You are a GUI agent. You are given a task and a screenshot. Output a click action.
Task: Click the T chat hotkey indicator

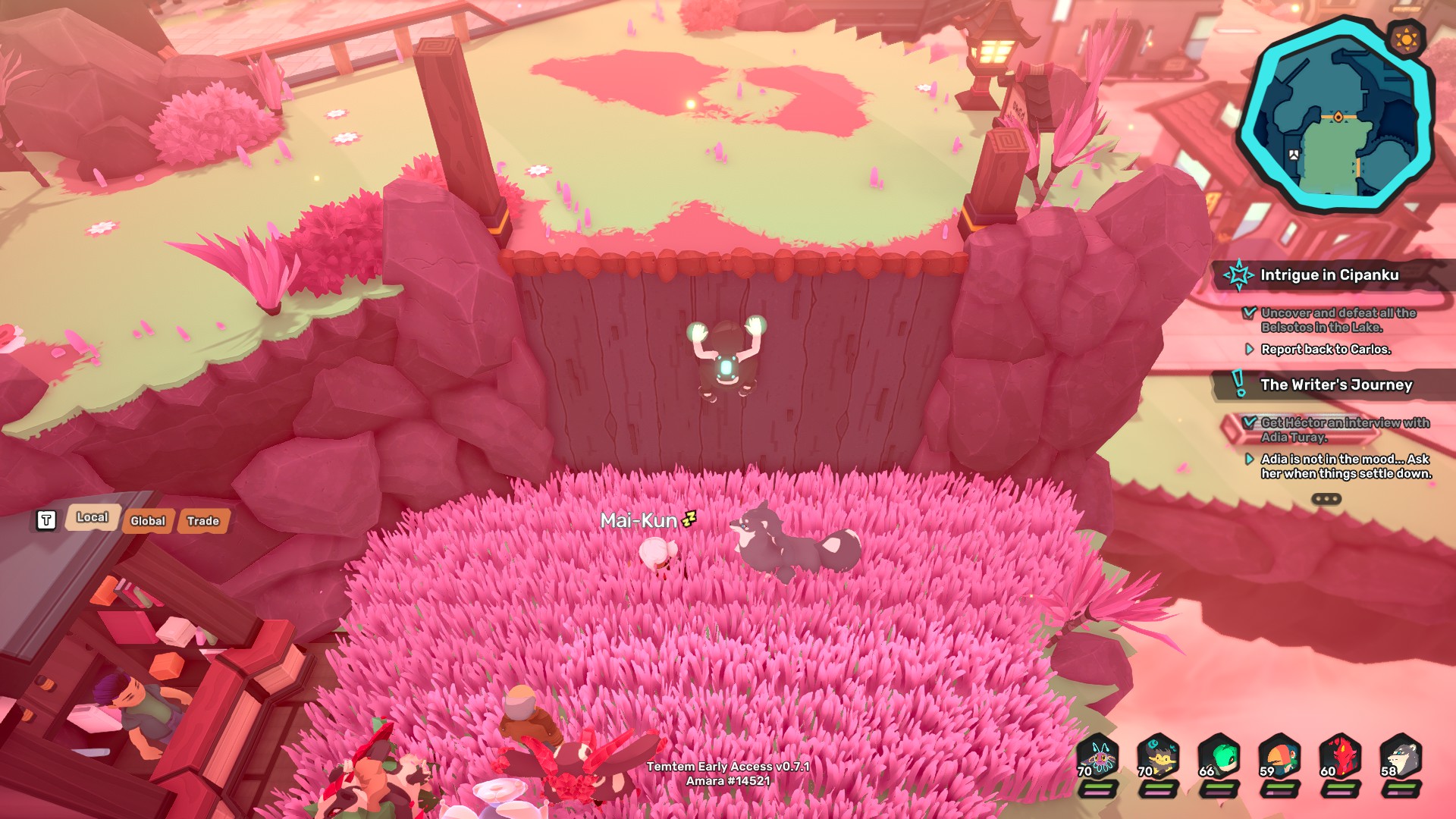[x=45, y=520]
